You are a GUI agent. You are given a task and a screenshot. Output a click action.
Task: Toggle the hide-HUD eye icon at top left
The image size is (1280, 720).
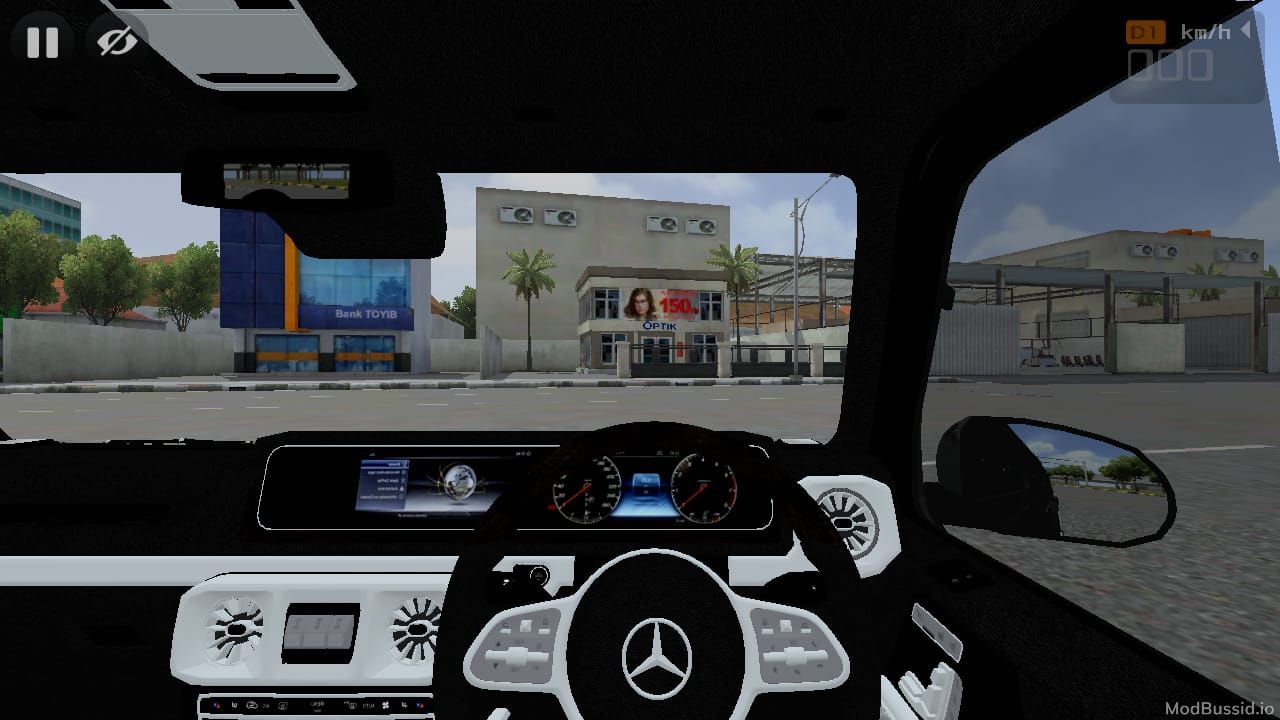coord(116,40)
